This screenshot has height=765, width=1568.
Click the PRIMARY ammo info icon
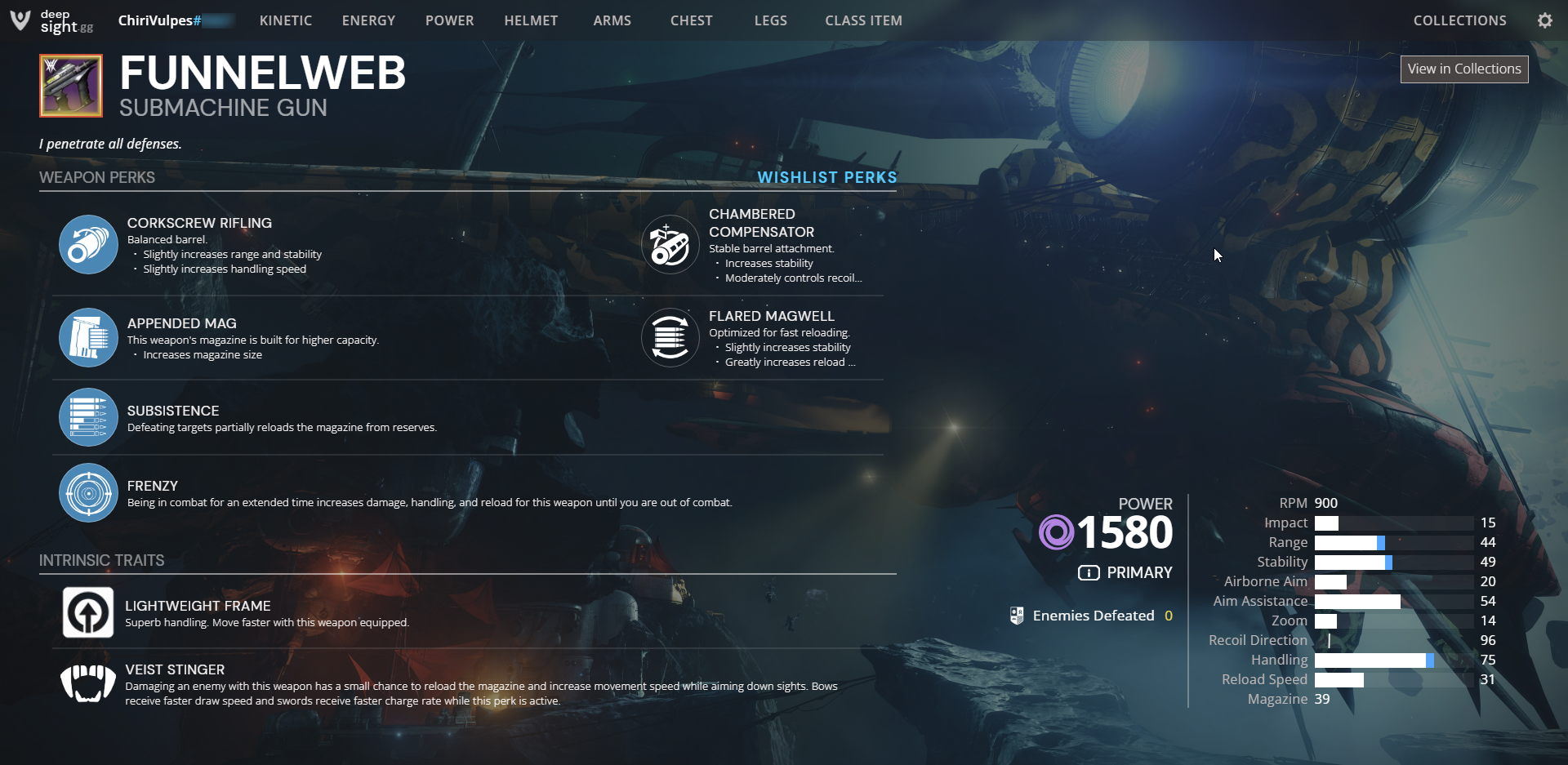(1089, 572)
